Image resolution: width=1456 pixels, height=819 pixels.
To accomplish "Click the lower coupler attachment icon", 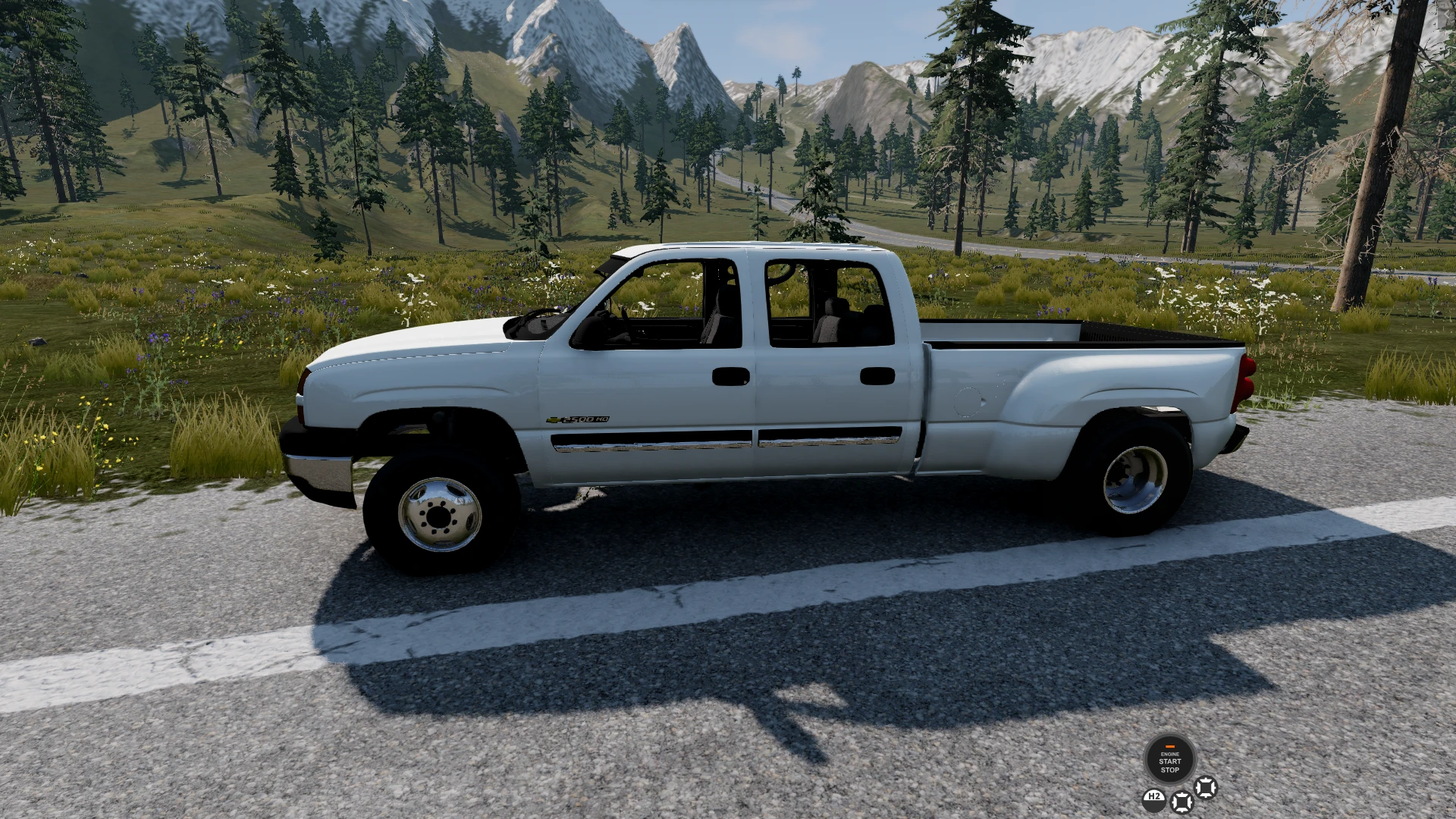I will click(x=1181, y=802).
